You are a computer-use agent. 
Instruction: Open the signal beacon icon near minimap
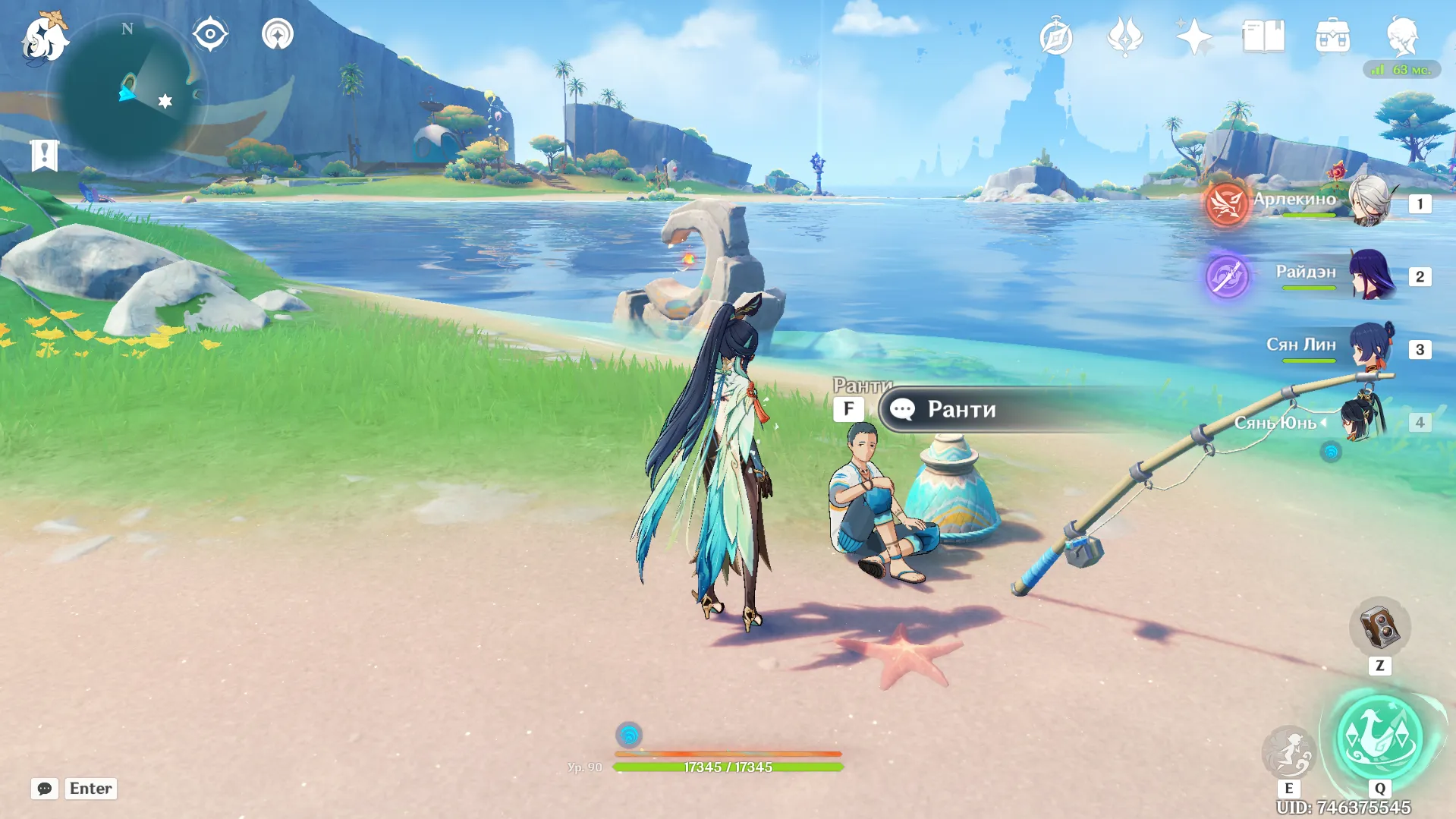278,34
